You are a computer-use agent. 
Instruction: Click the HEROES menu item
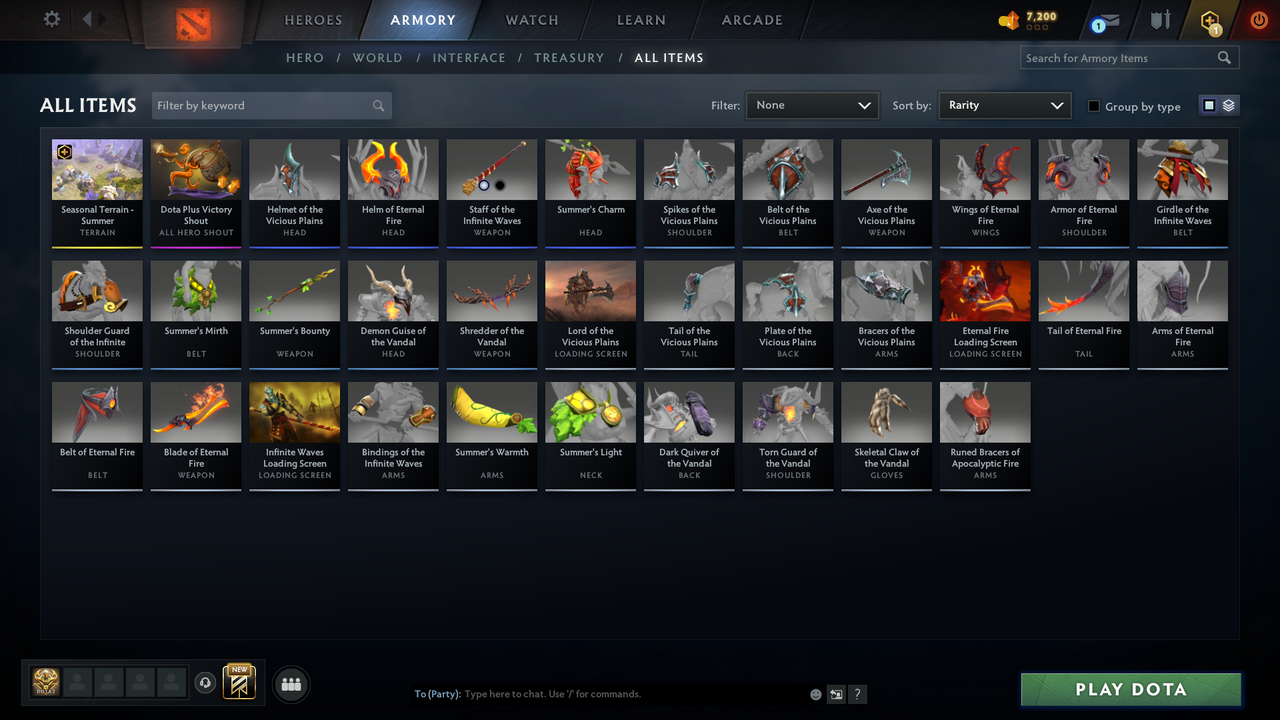pos(313,20)
